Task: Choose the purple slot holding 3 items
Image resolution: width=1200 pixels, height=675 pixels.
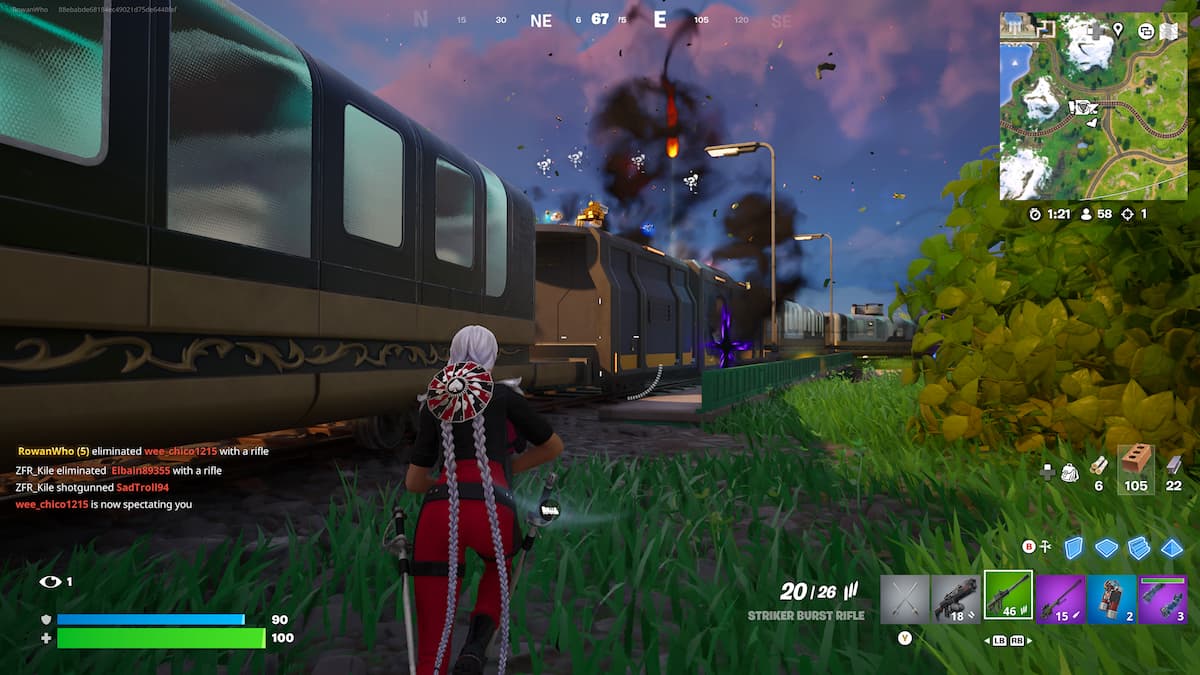Action: [1163, 598]
